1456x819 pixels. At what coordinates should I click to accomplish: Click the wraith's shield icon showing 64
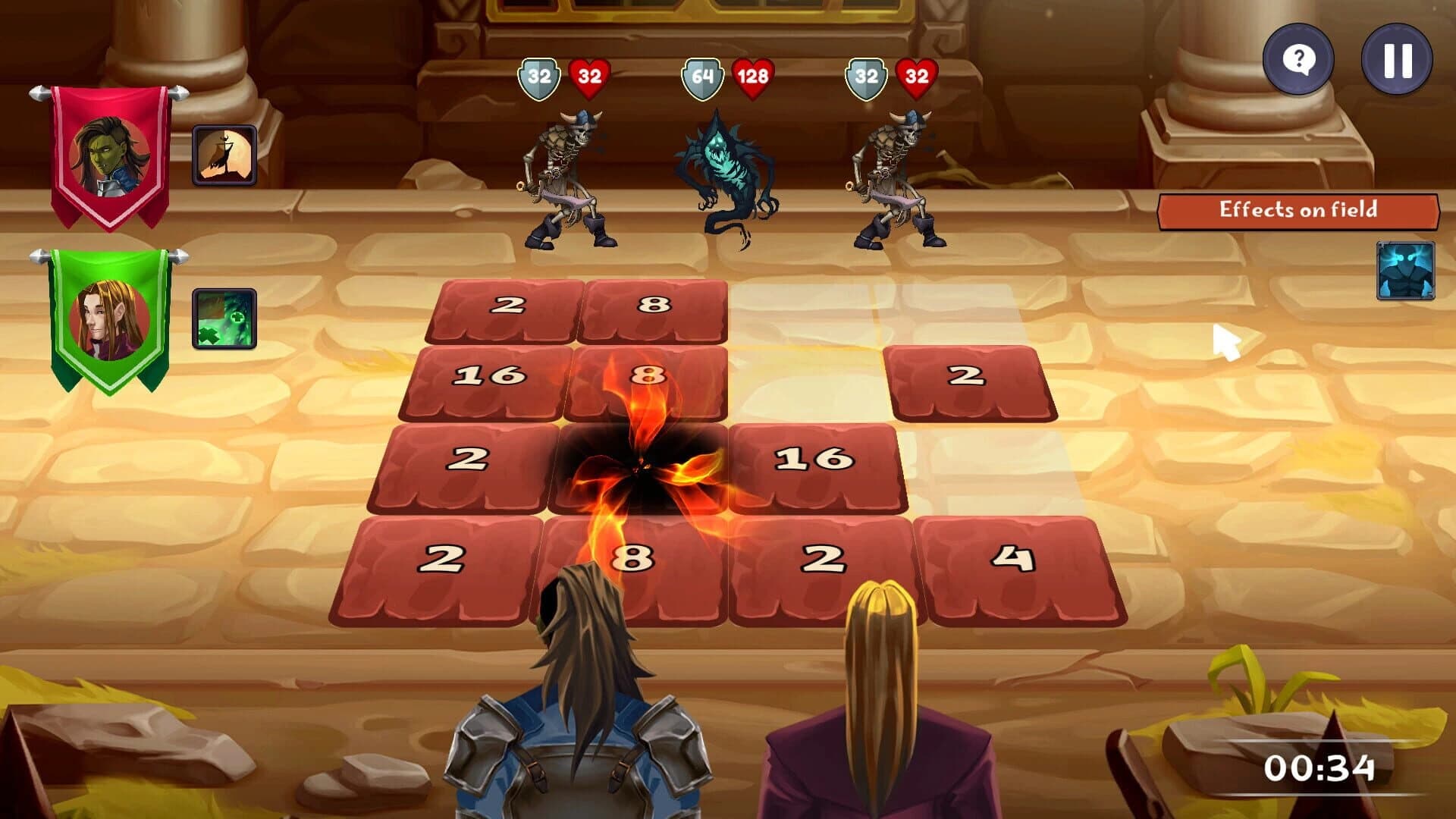click(702, 75)
